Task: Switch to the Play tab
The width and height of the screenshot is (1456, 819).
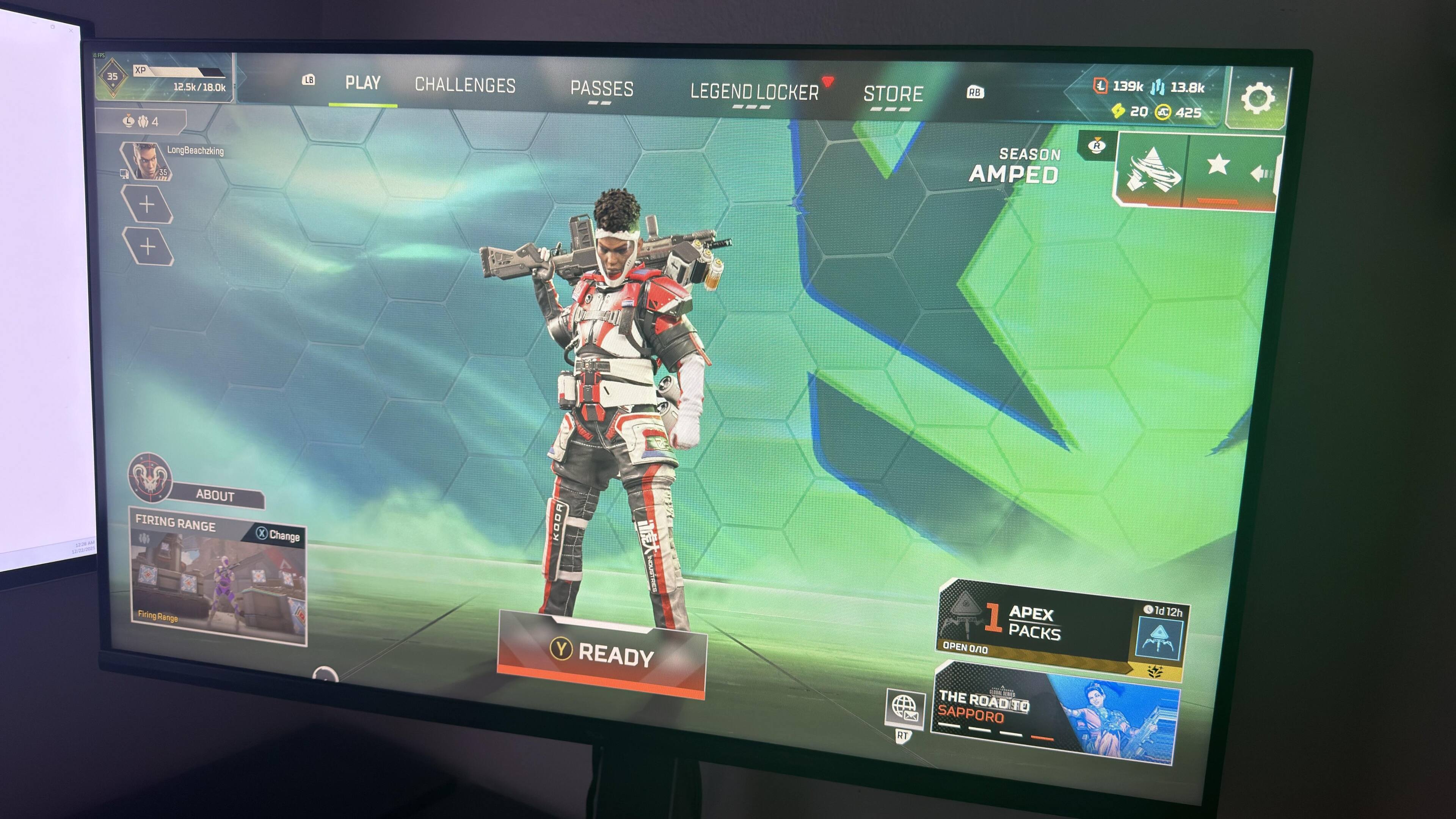Action: click(363, 84)
